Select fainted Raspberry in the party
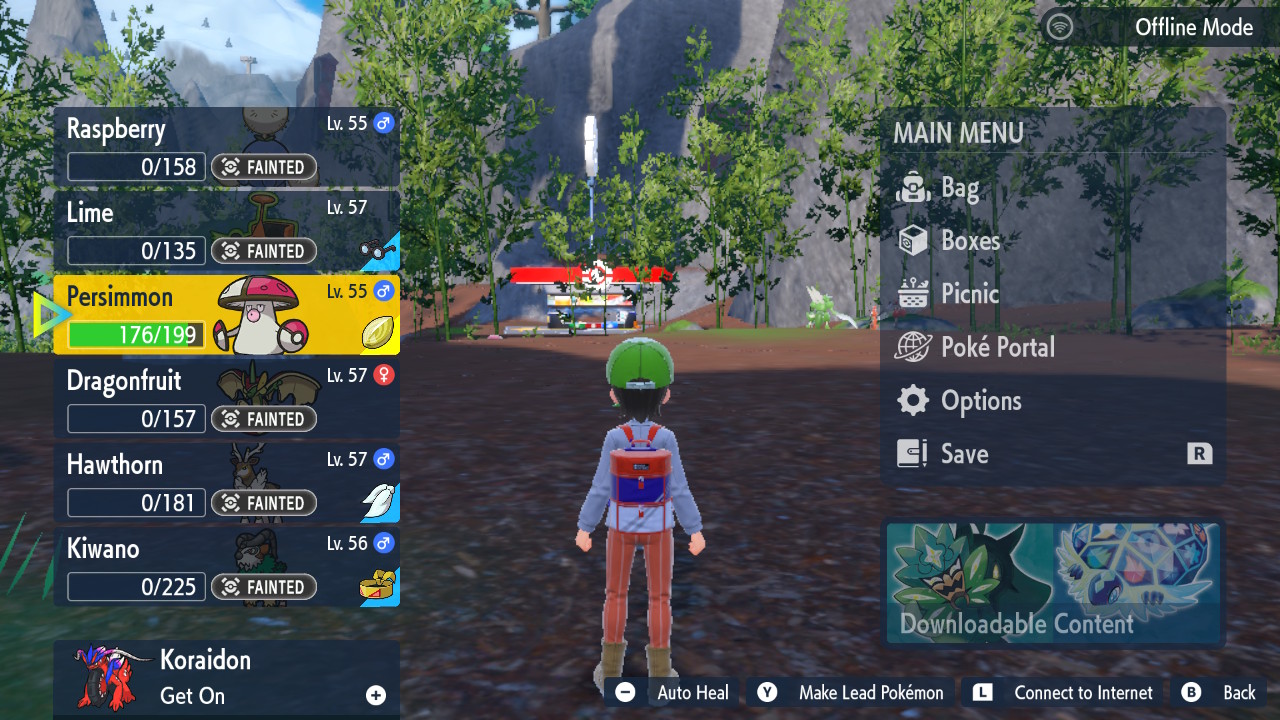 point(226,147)
